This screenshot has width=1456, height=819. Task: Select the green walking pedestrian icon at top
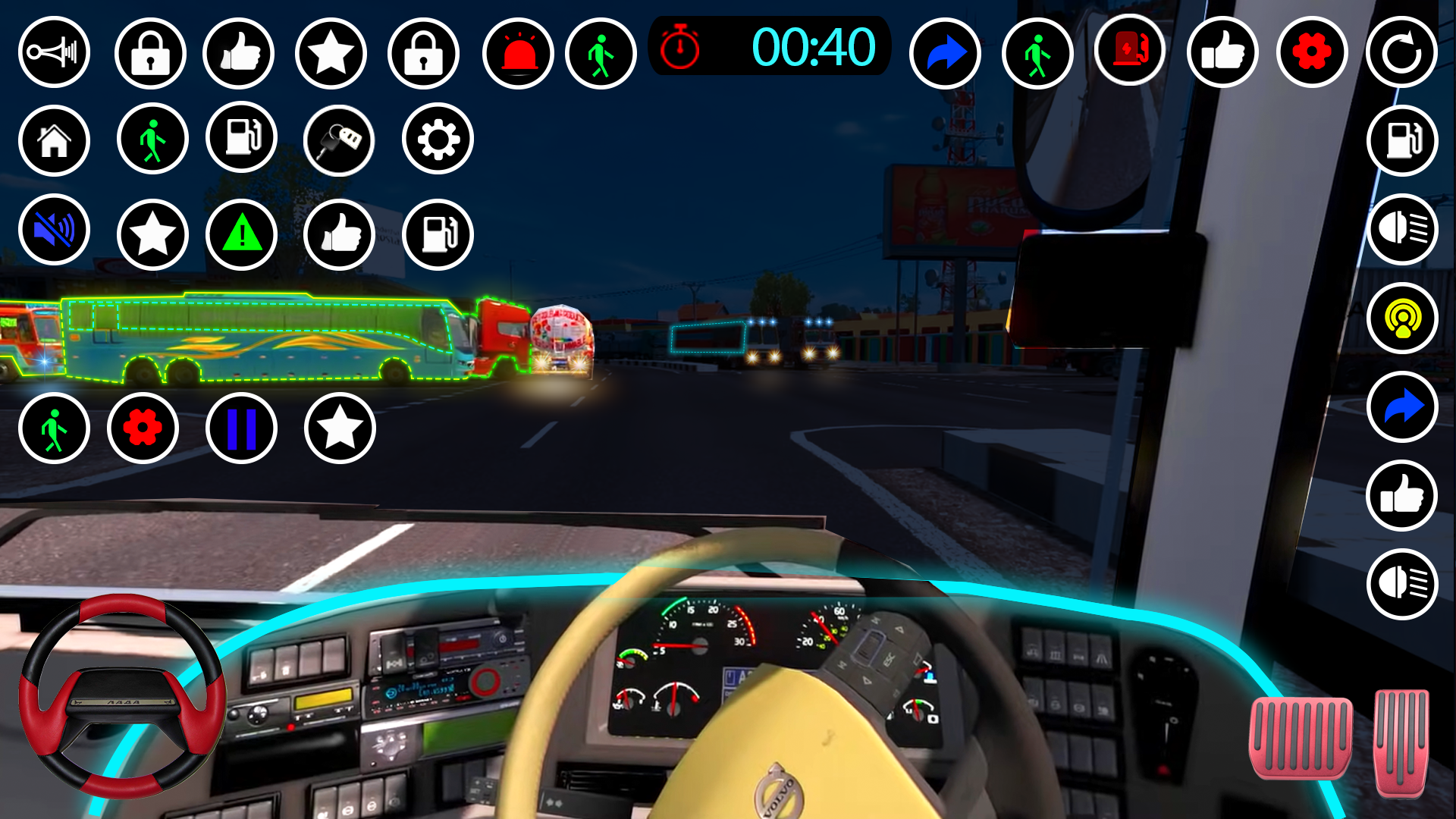click(601, 52)
